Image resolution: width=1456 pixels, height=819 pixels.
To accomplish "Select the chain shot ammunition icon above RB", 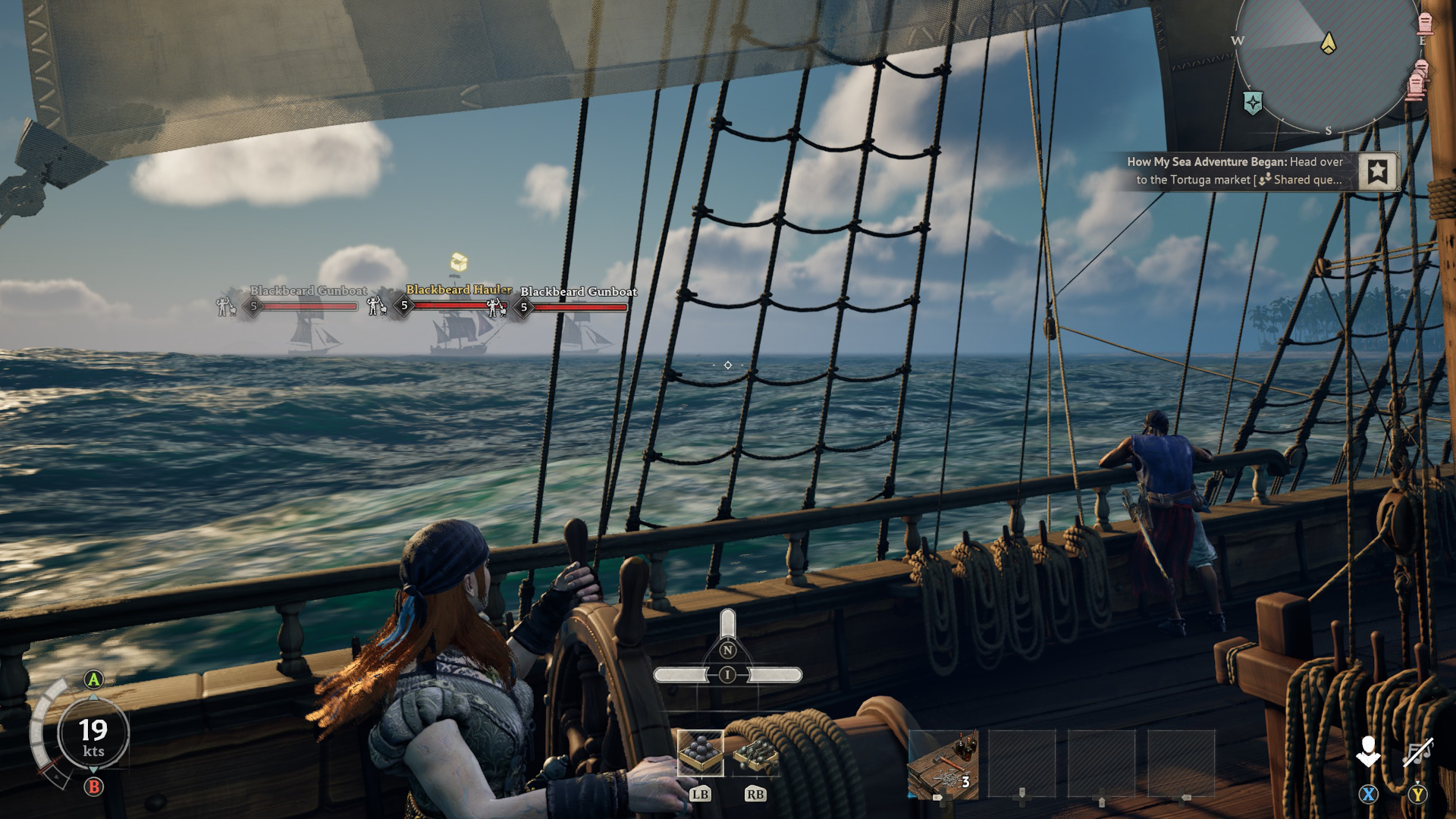I will point(754,752).
